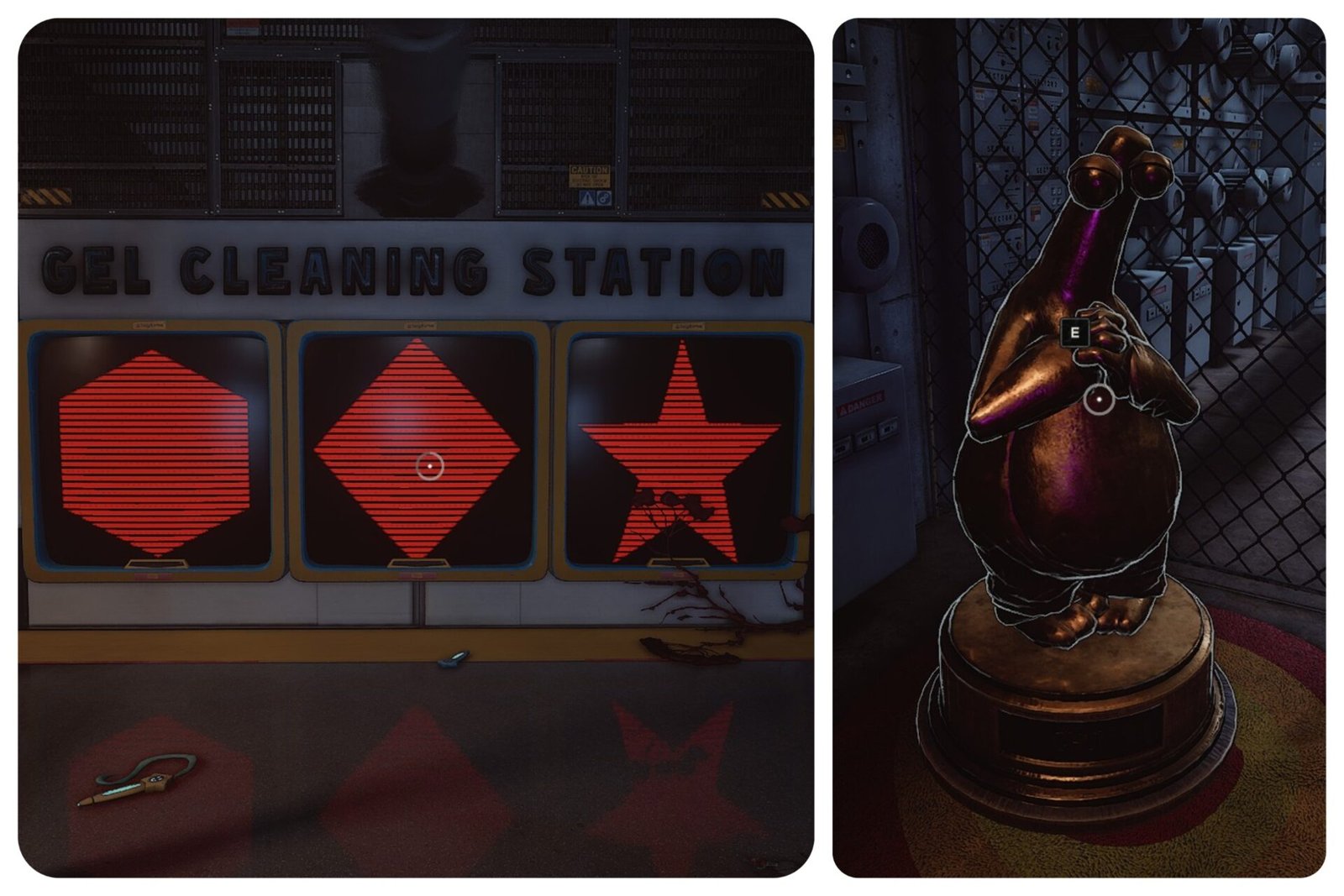Click the blue circular hazard symbol

coord(605,198)
